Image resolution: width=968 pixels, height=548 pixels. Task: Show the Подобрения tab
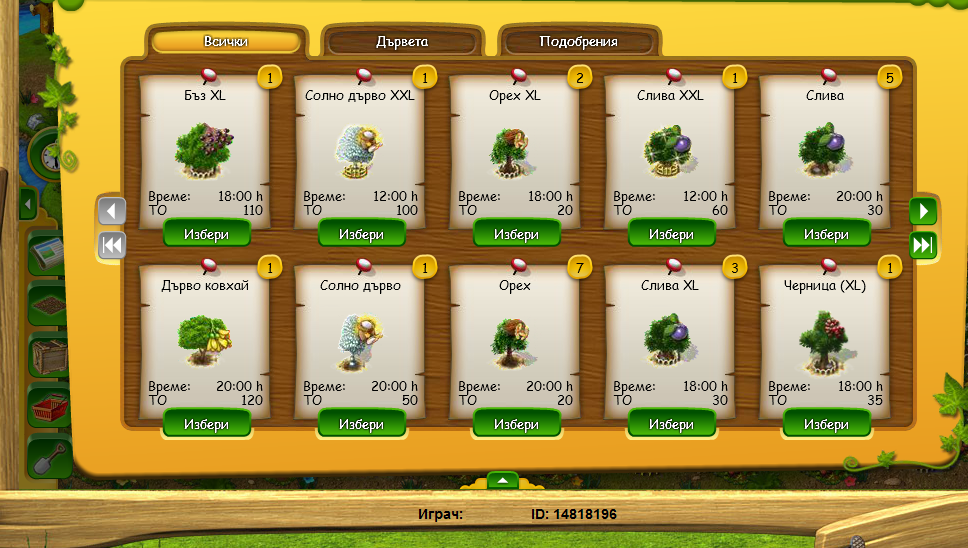(x=578, y=42)
